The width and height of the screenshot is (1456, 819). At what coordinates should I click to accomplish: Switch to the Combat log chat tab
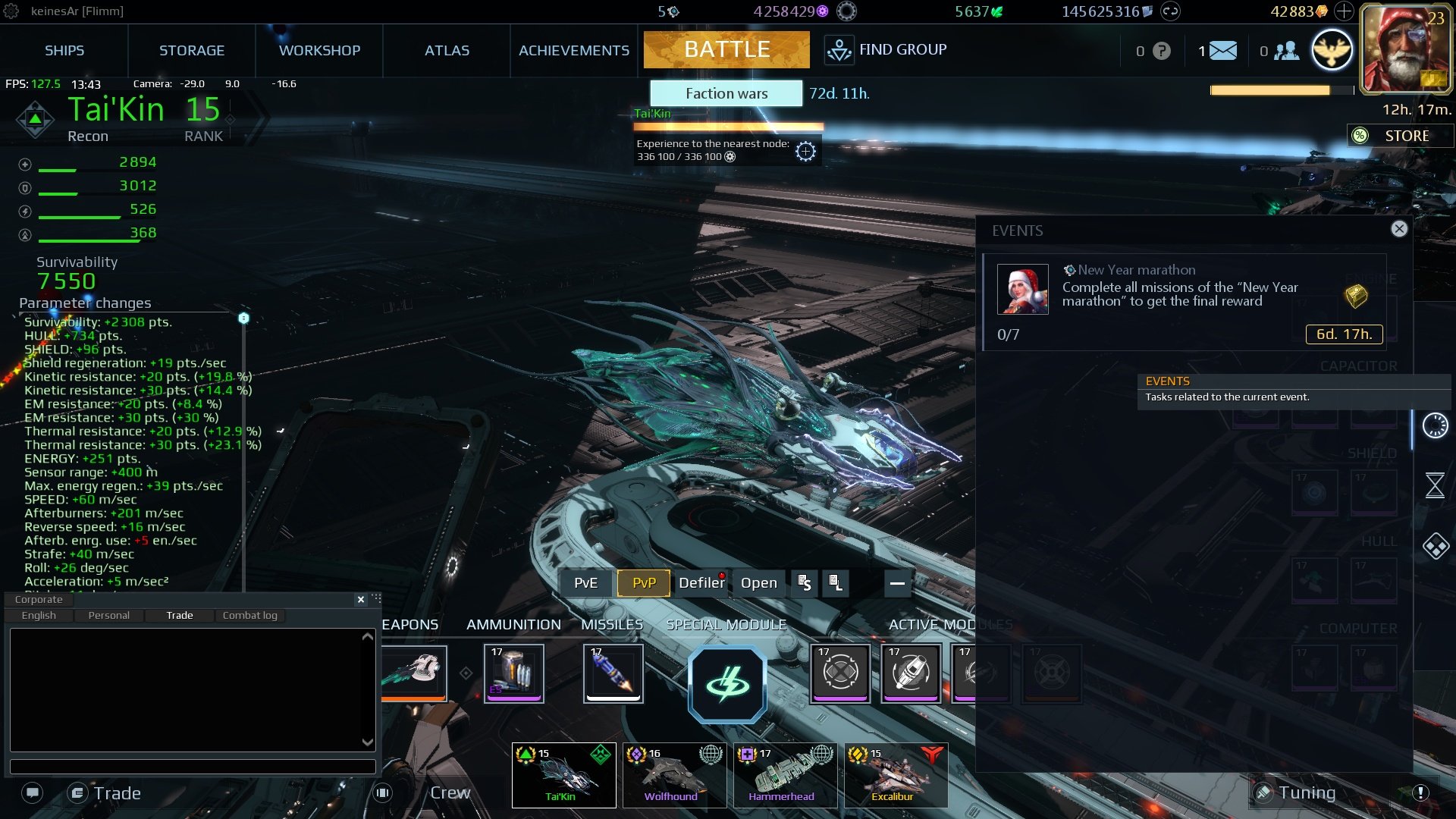[x=249, y=615]
